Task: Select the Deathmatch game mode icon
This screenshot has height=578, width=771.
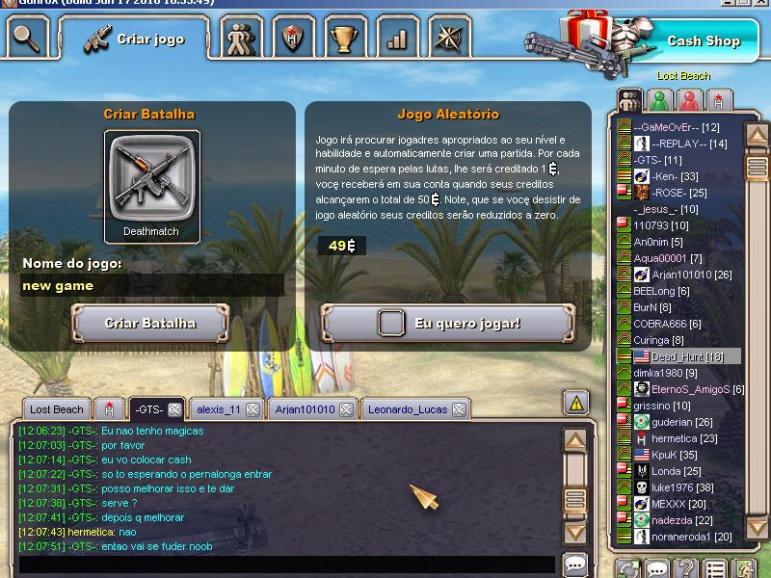Action: 152,180
